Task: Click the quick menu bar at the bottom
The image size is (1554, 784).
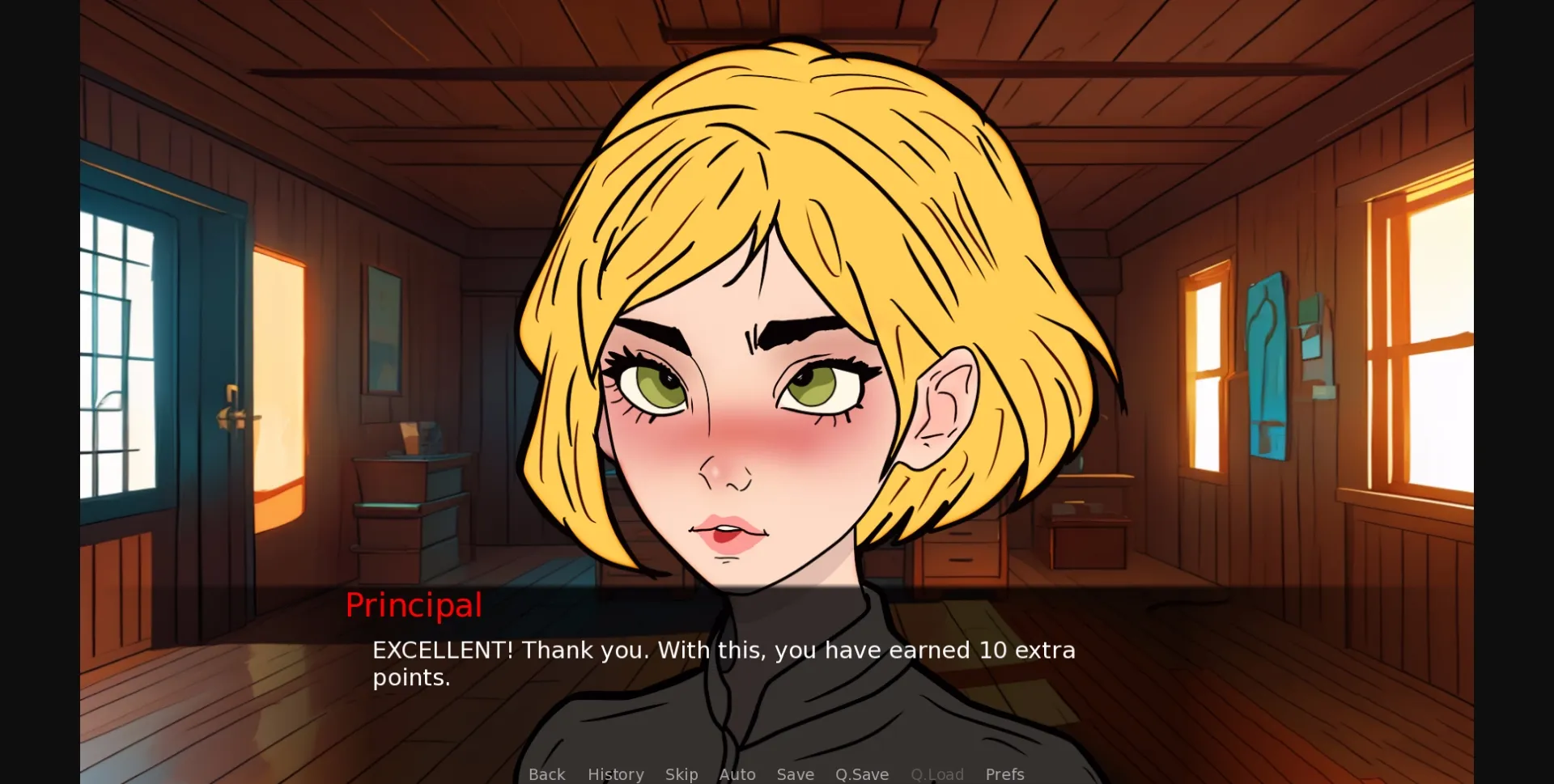Action: coord(775,774)
